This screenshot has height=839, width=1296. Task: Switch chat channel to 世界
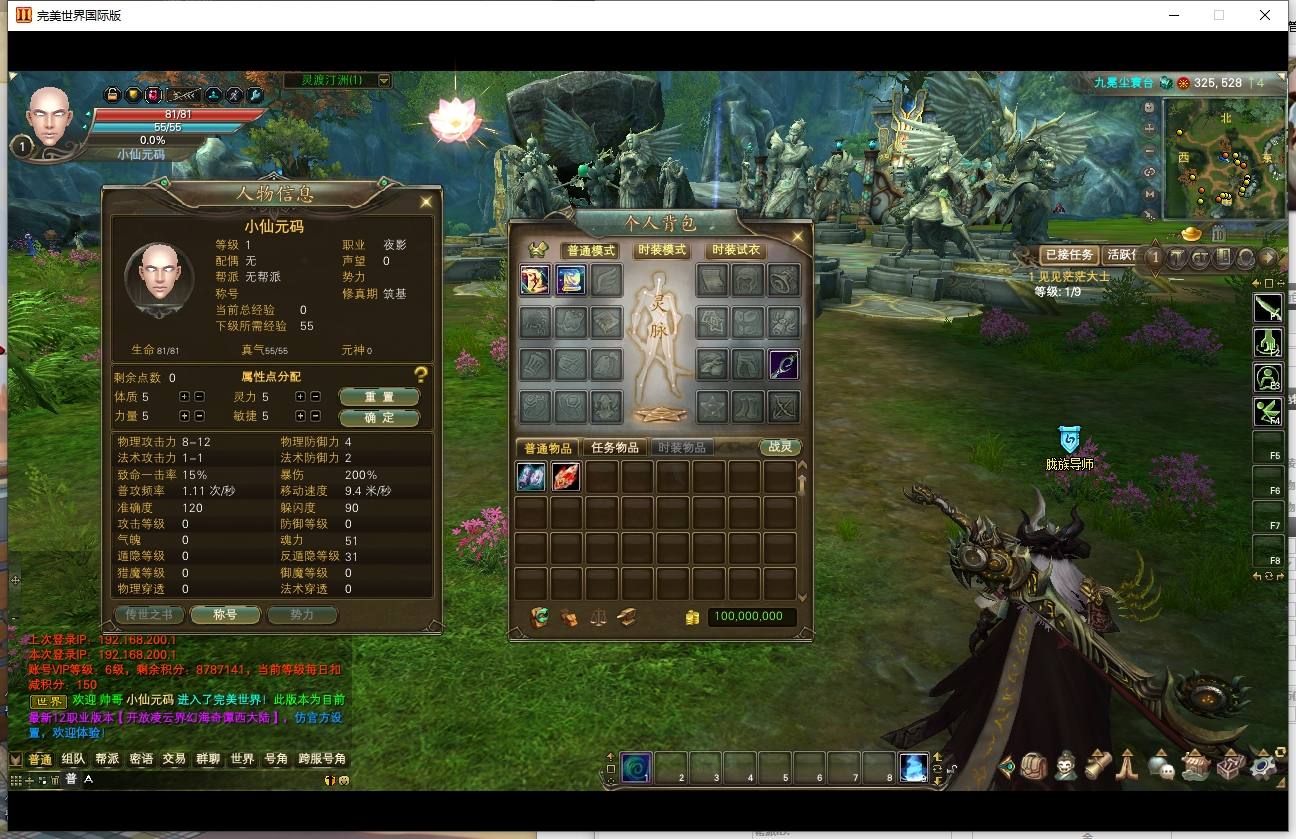point(242,759)
